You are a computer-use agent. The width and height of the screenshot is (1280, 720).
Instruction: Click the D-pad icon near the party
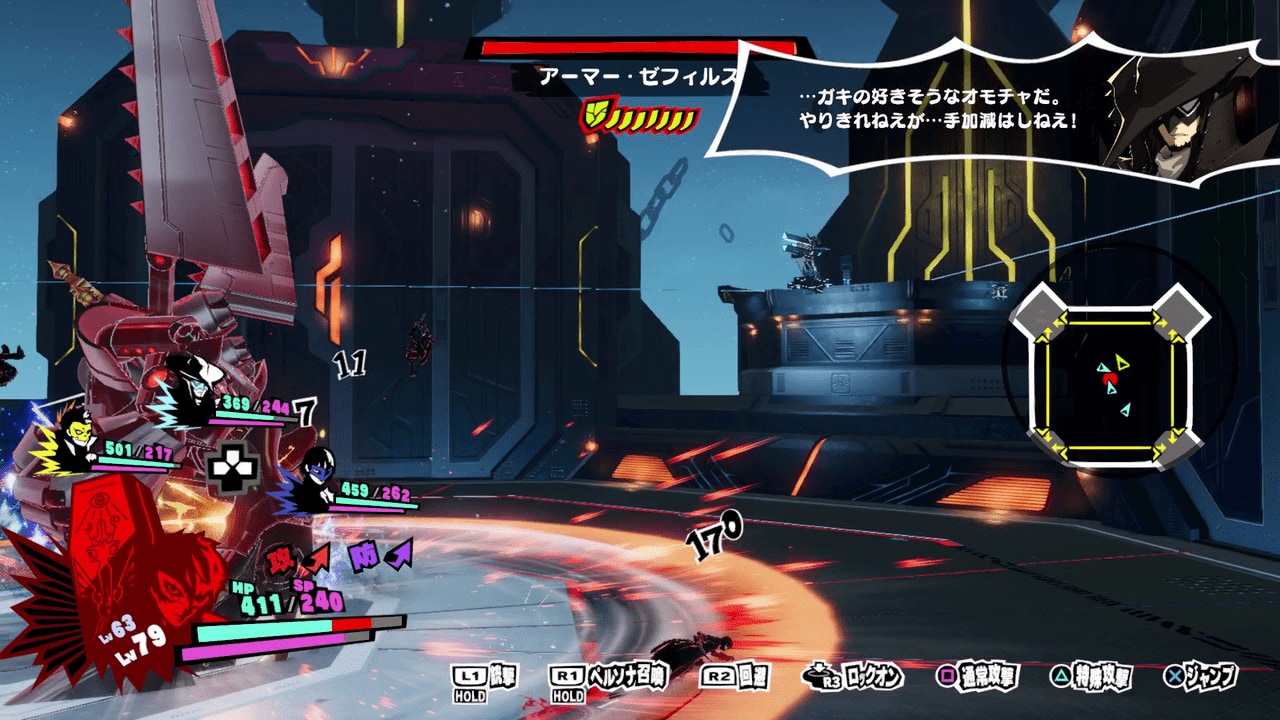(233, 465)
